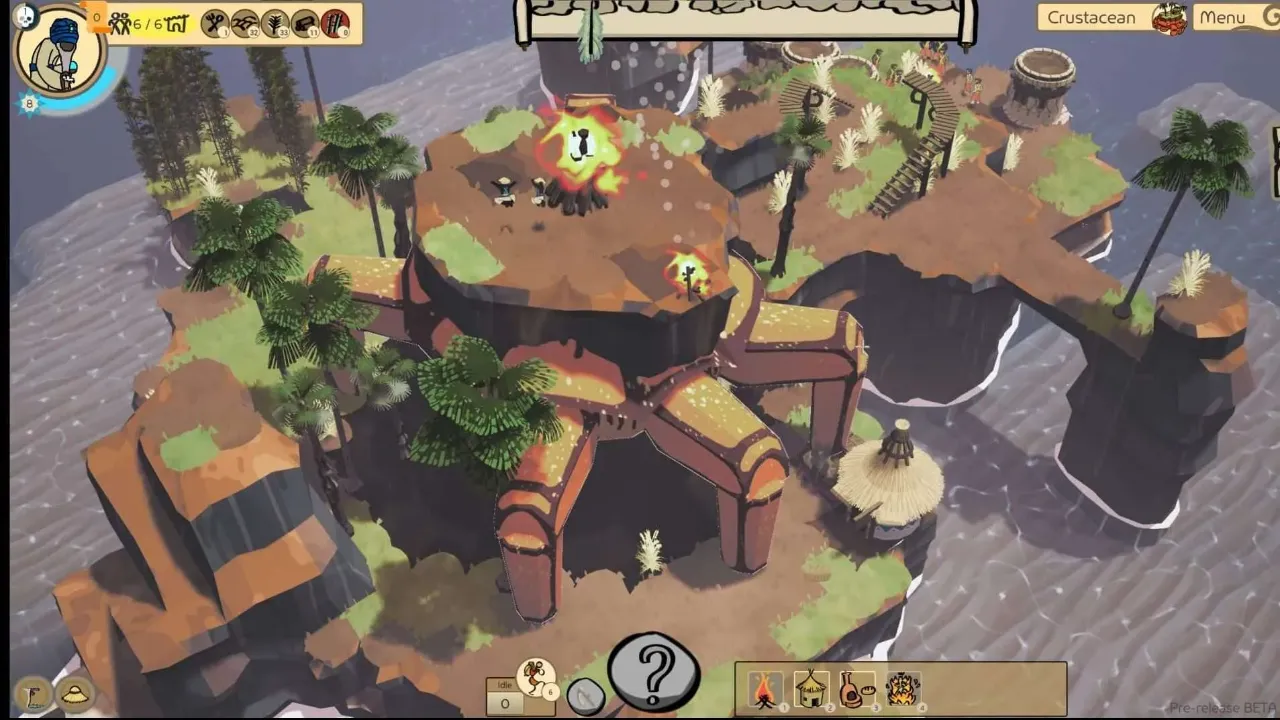Select the straw hut build option
1280x720 pixels.
811,688
